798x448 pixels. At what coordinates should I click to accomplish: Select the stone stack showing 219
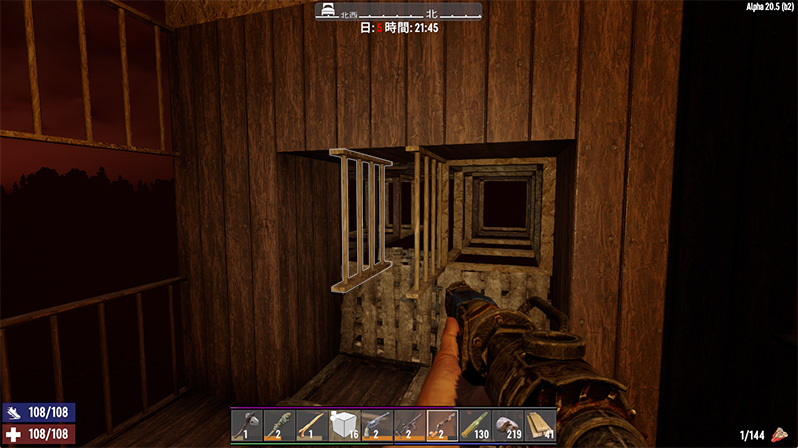point(507,425)
